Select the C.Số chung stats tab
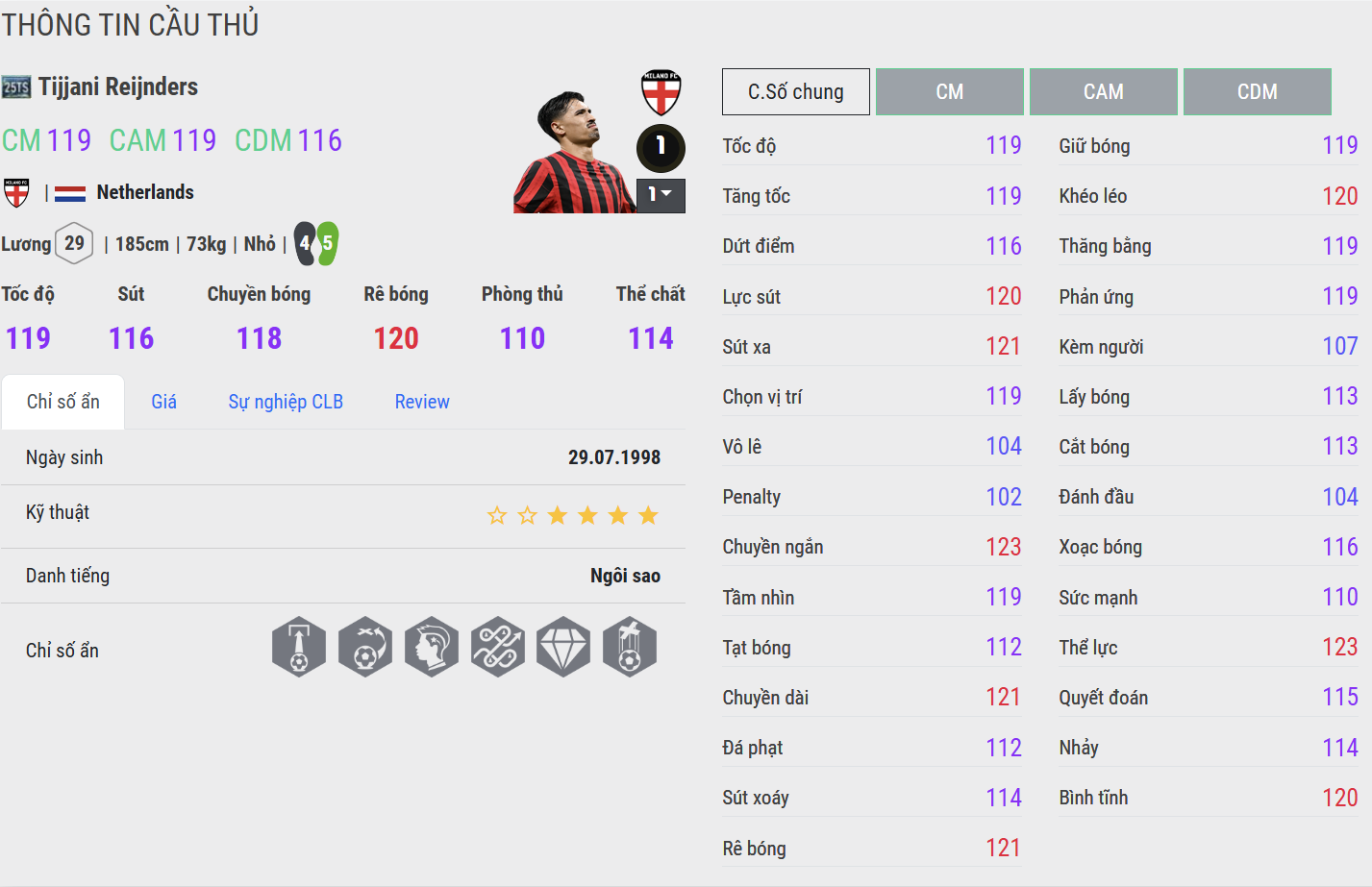The height and width of the screenshot is (887, 1372). pos(795,92)
